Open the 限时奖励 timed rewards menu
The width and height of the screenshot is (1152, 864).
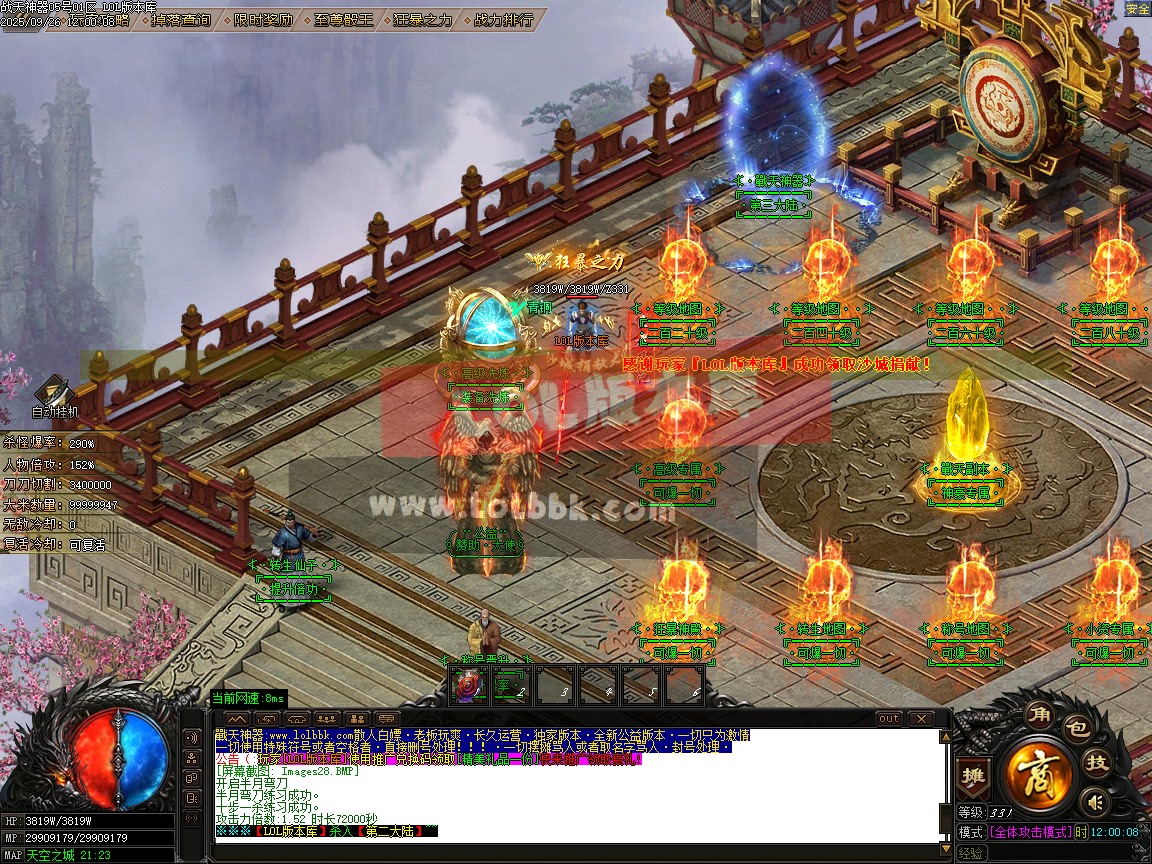tap(264, 19)
